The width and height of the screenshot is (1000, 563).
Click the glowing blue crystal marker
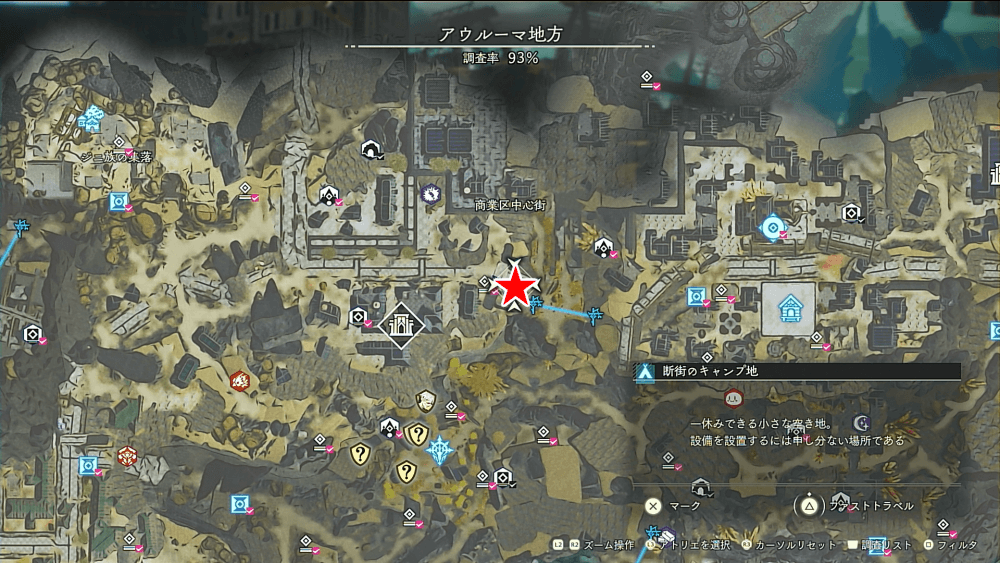click(x=439, y=450)
